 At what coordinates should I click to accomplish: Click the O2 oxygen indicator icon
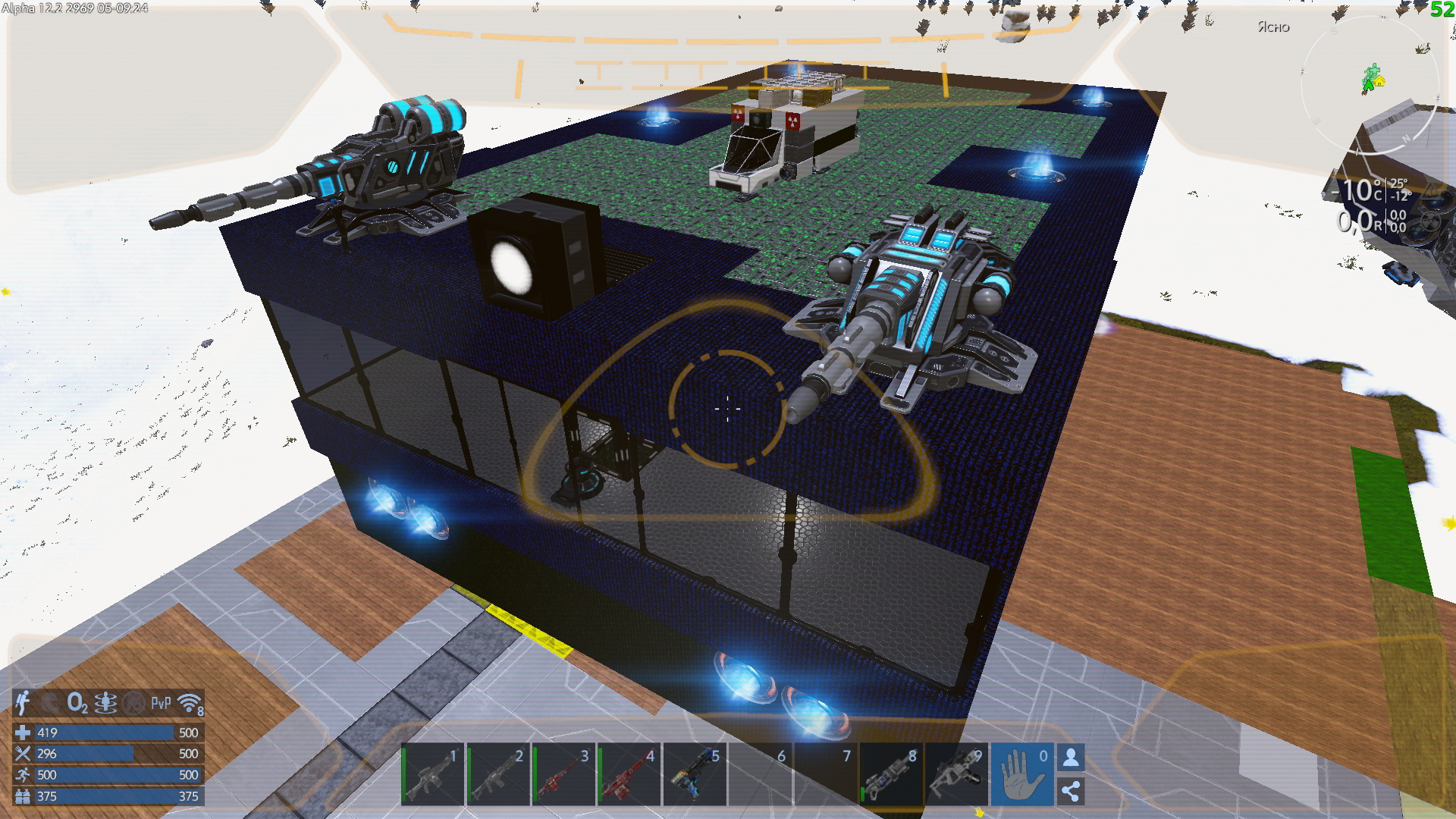(77, 703)
